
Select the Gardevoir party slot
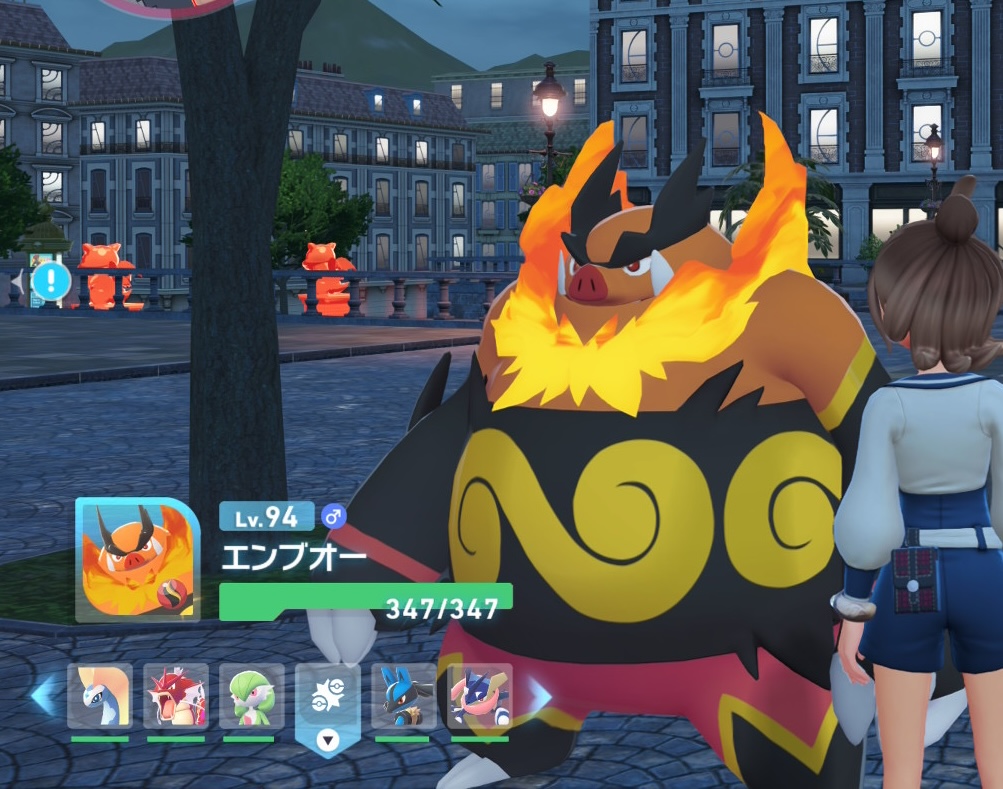tap(252, 696)
